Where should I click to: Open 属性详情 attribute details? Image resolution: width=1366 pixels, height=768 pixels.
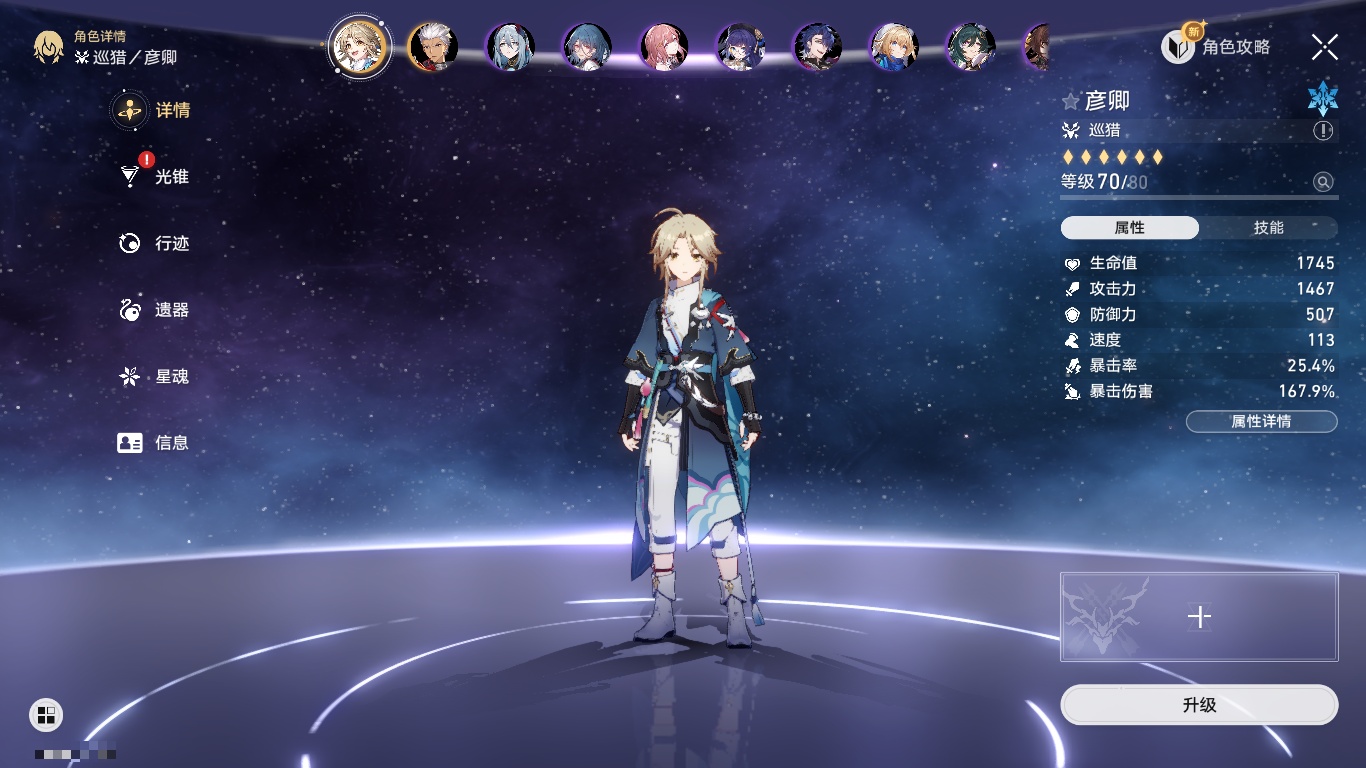tap(1261, 422)
